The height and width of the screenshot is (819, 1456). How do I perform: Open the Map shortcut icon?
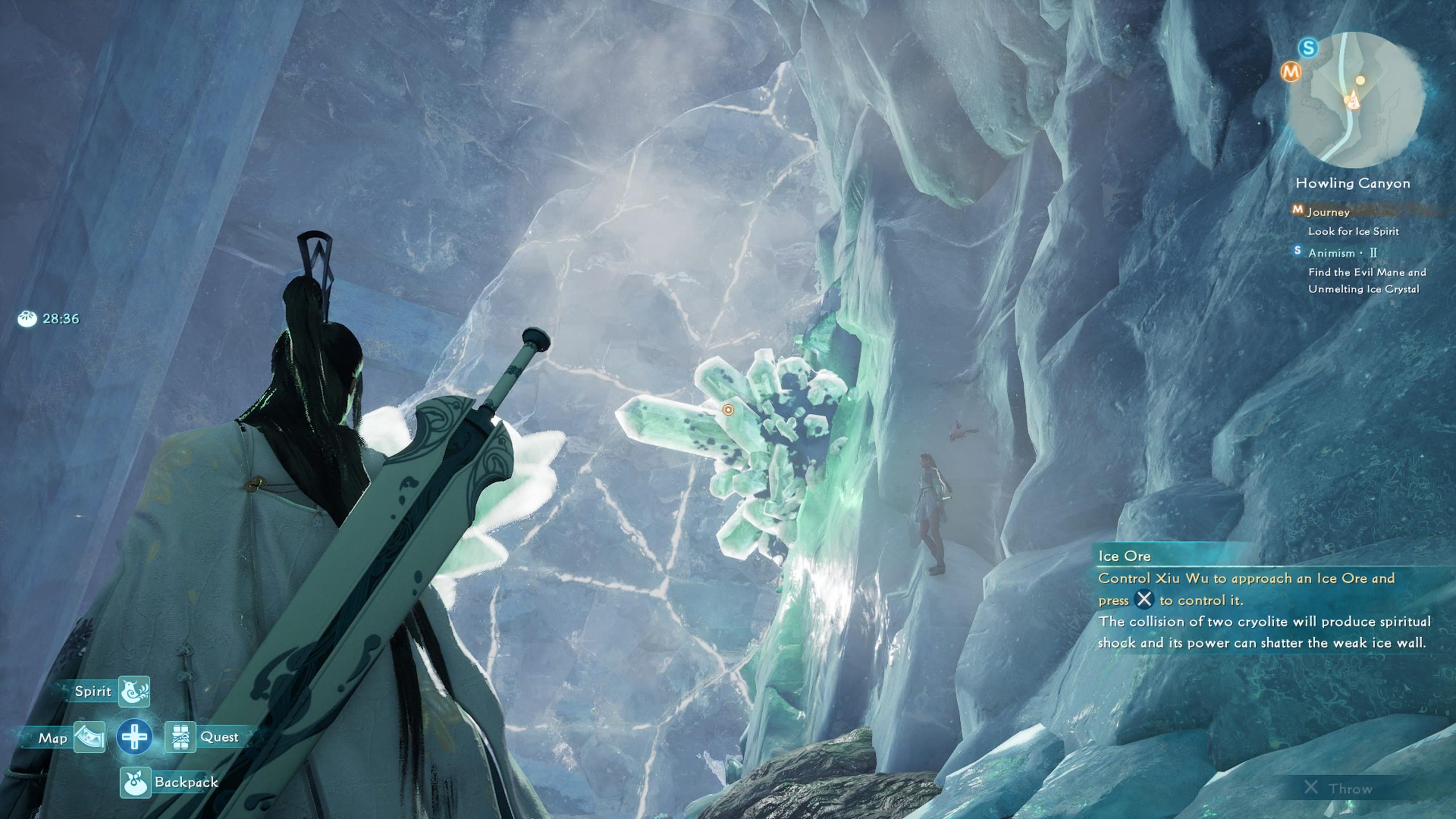89,738
